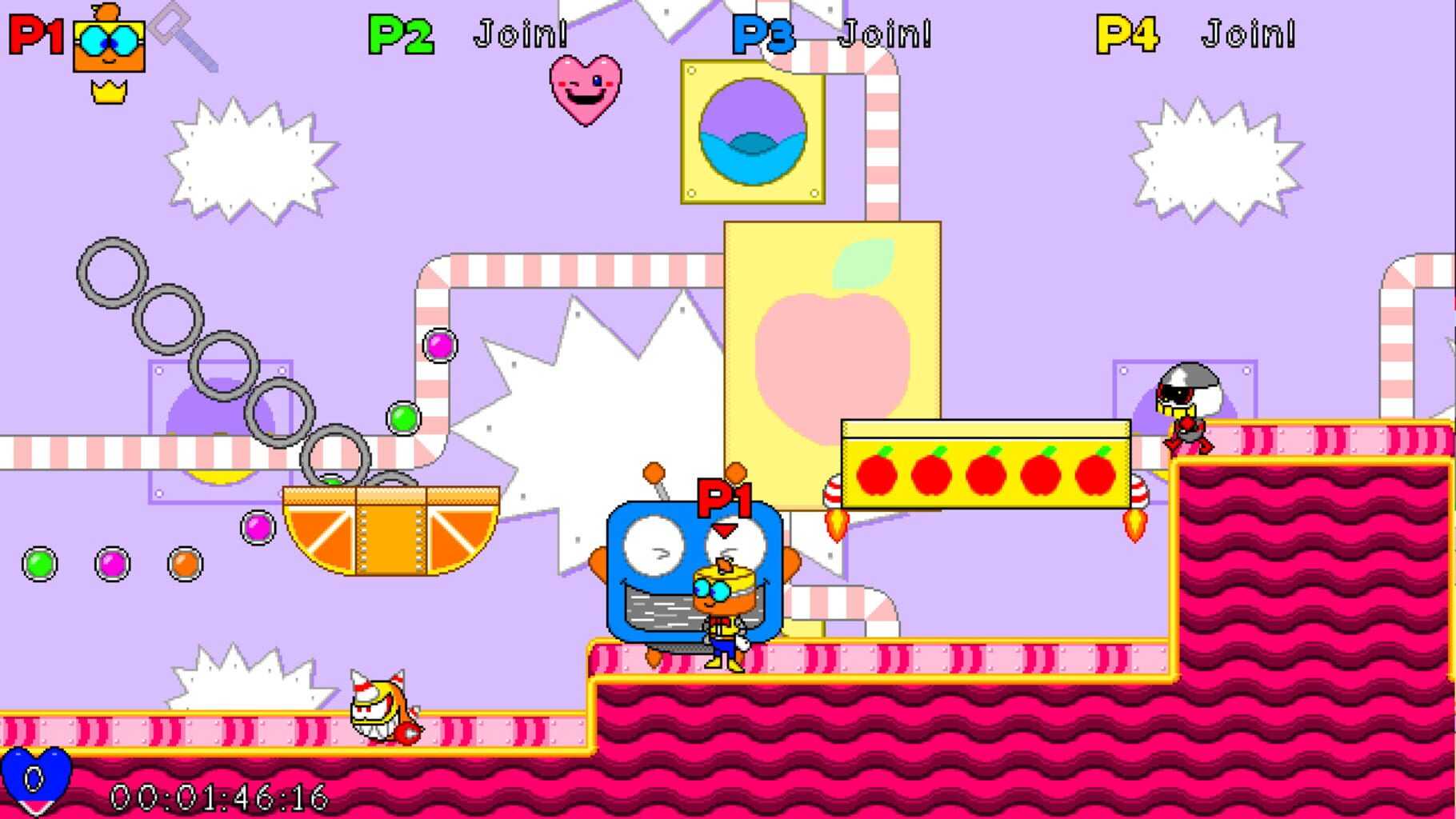The height and width of the screenshot is (819, 1456).
Task: Click the P1 marker above the TV robot
Action: point(724,497)
